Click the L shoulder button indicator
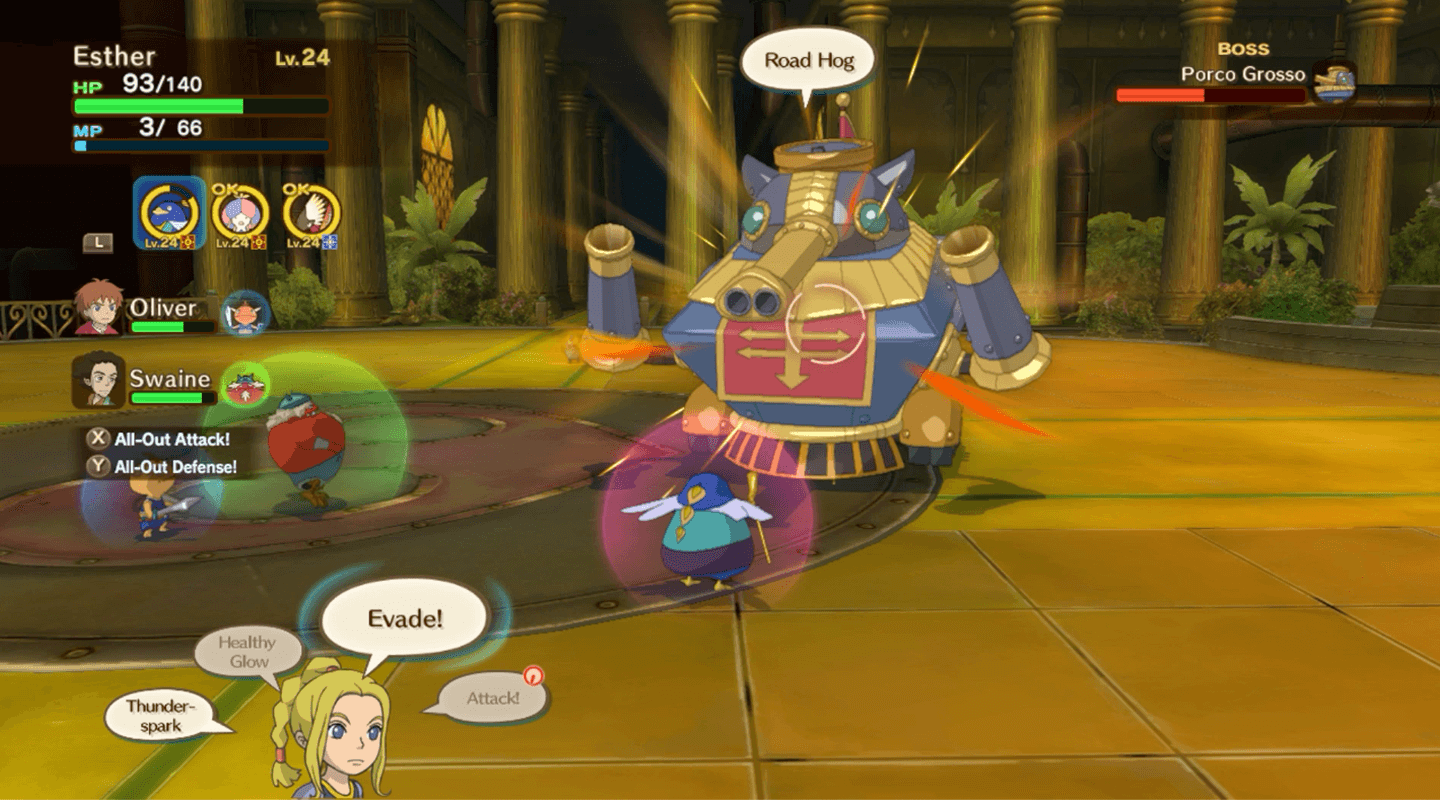 (96, 245)
